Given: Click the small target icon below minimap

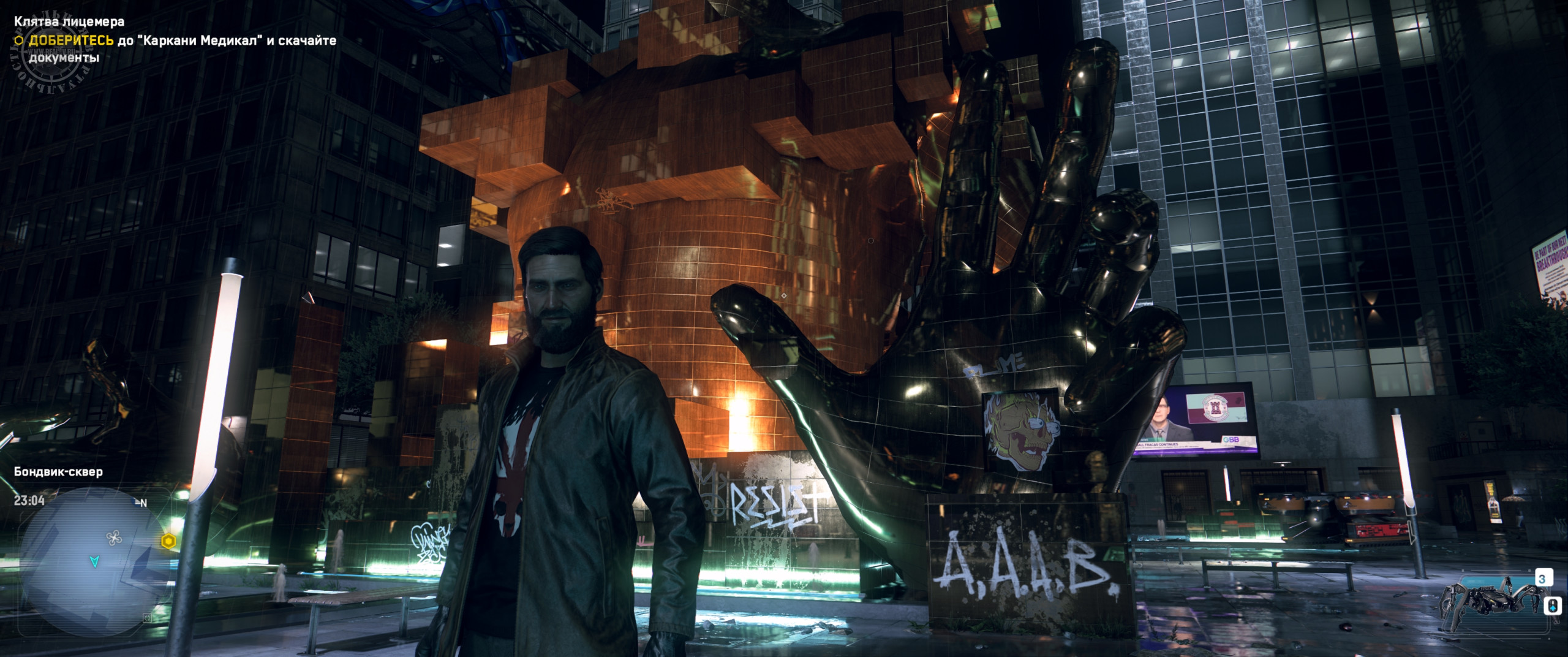Looking at the screenshot, I should (x=146, y=618).
